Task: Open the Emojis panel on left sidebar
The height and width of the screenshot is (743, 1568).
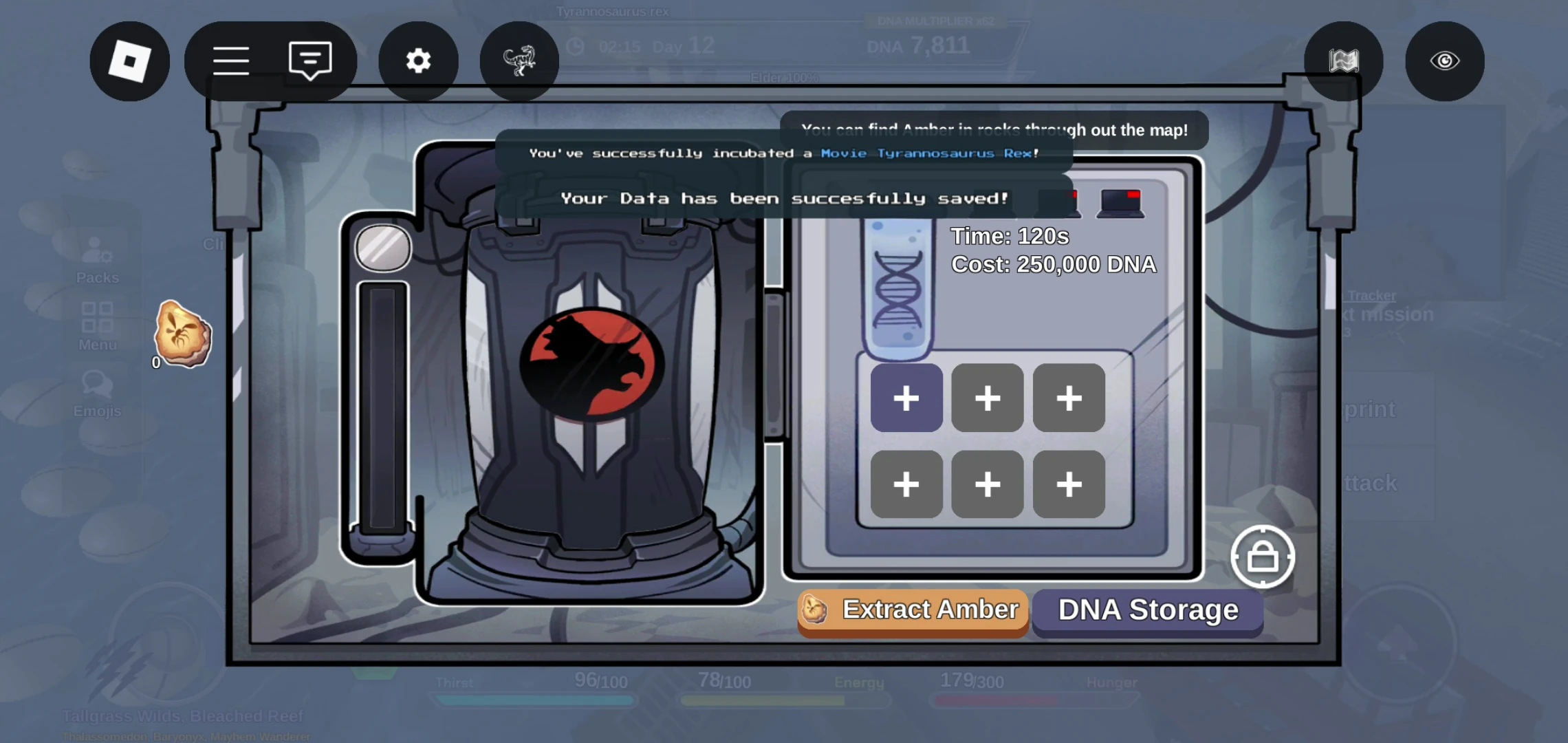Action: tap(98, 392)
